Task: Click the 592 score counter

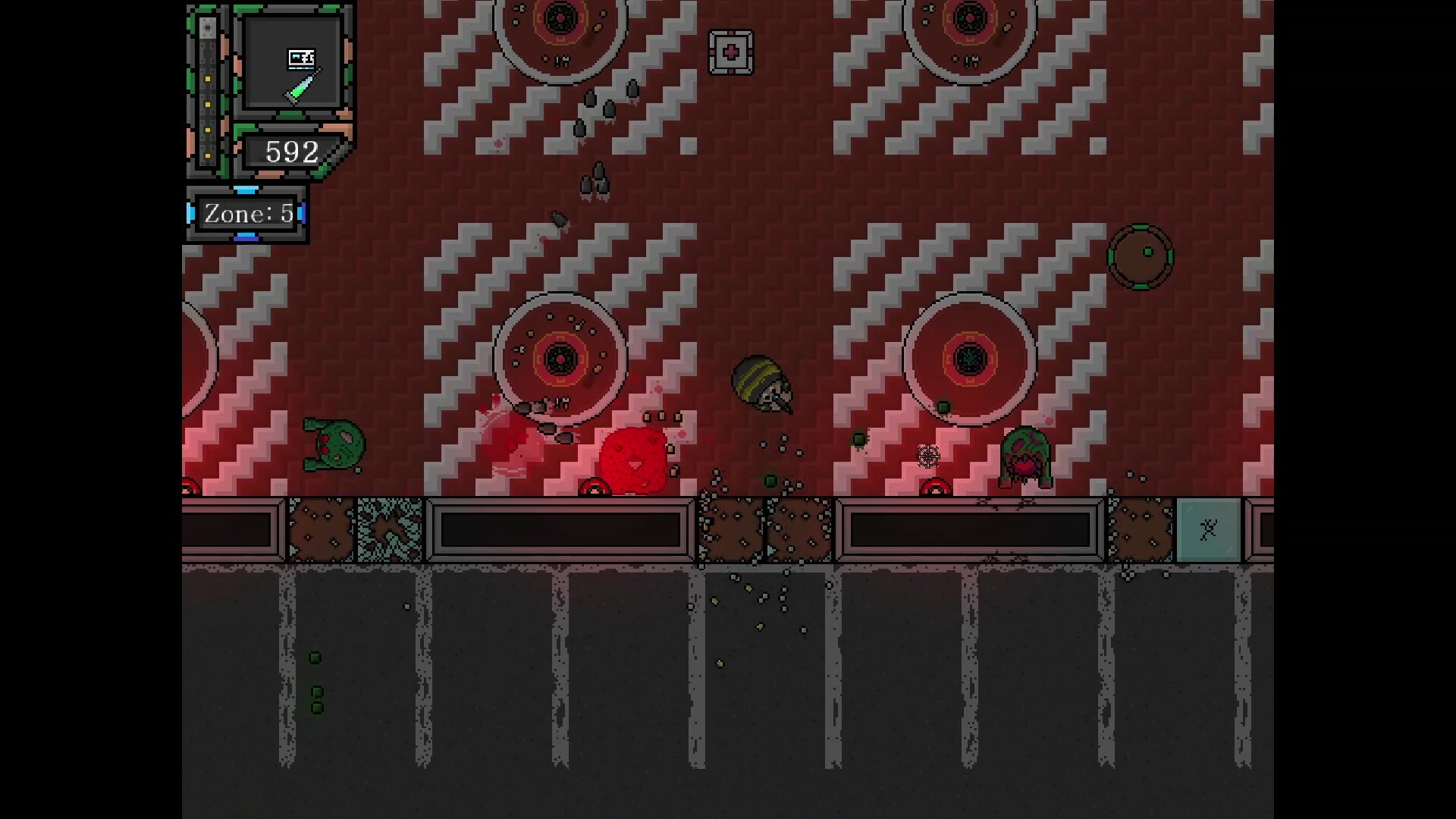Action: 290,152
